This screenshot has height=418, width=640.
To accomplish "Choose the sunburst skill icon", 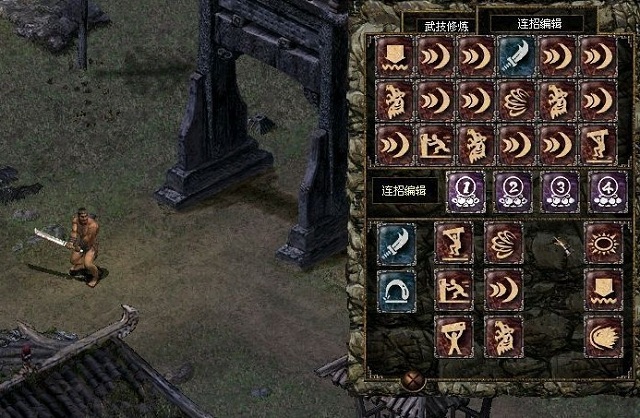I will tap(602, 243).
